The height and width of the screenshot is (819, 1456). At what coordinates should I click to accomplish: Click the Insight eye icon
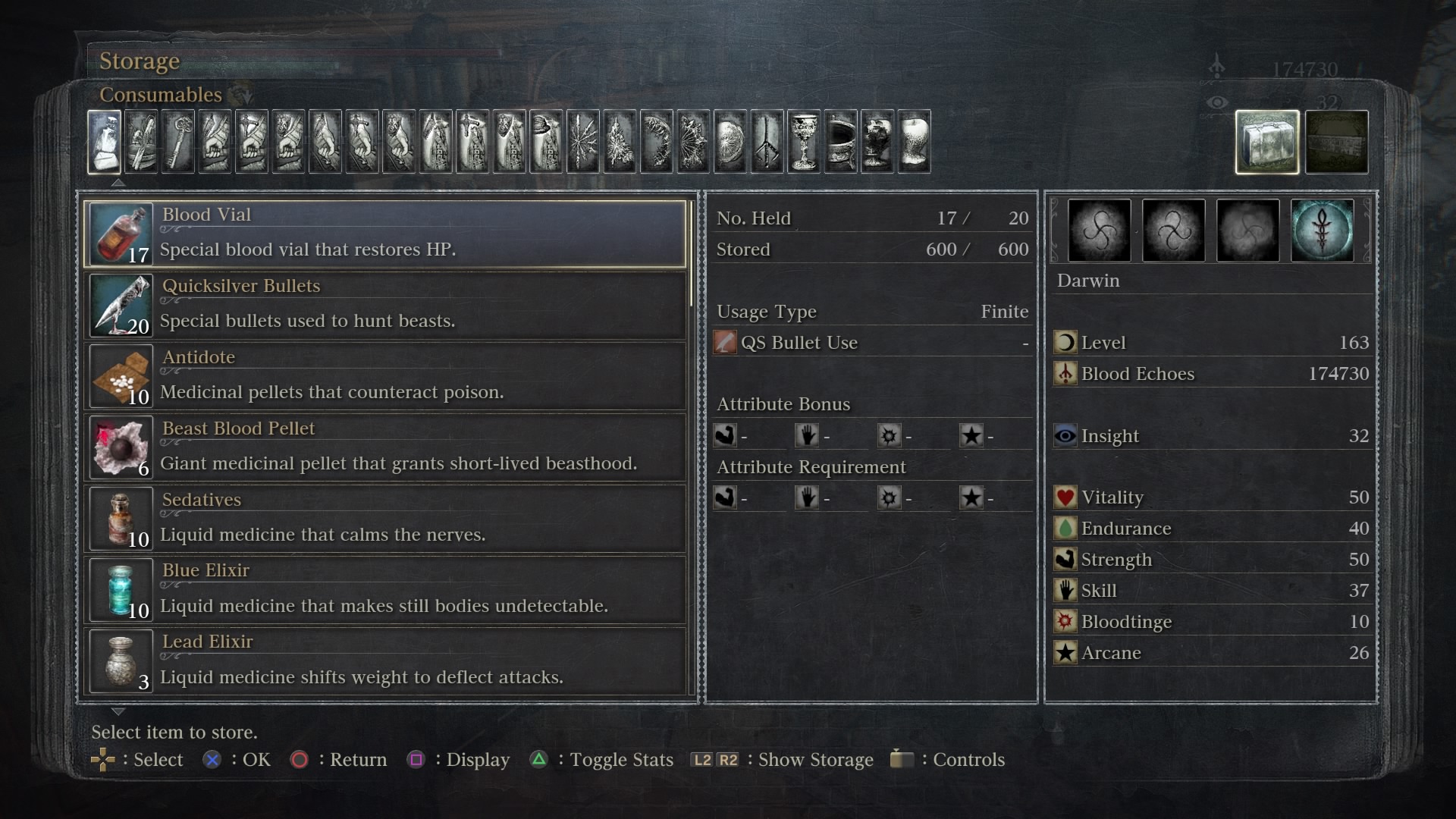click(1065, 435)
